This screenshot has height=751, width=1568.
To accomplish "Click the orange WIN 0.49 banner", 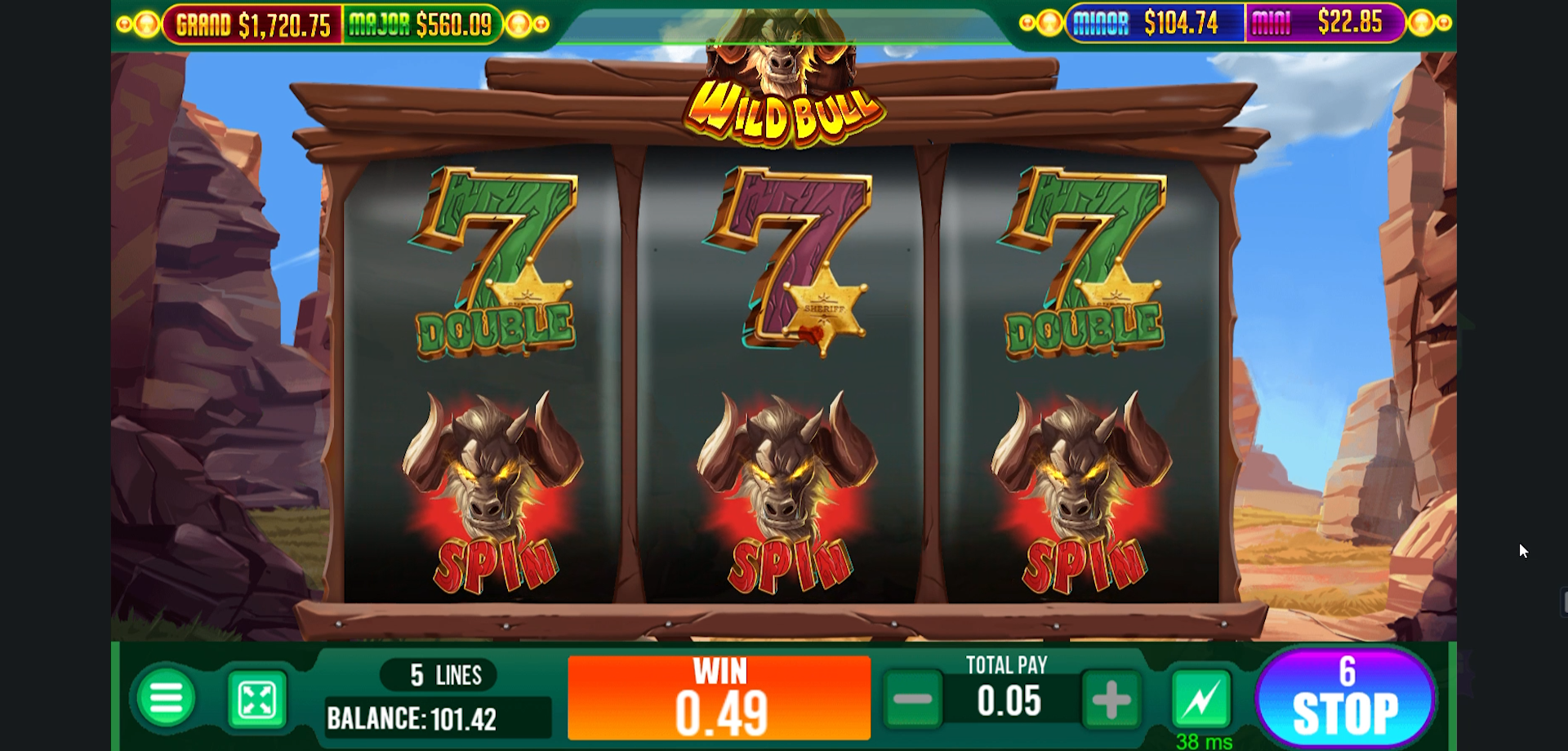I will tap(719, 698).
